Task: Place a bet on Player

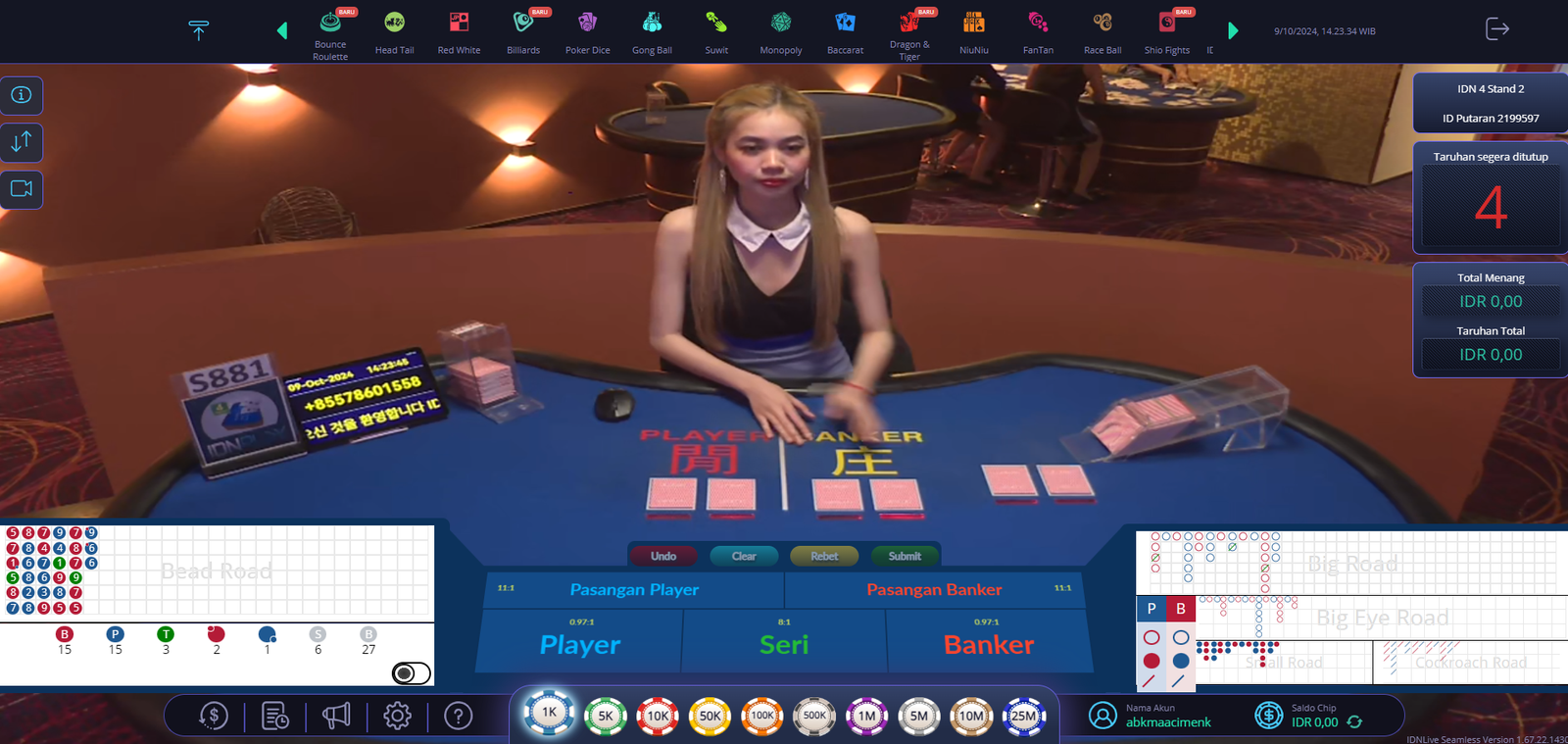Action: [x=580, y=644]
